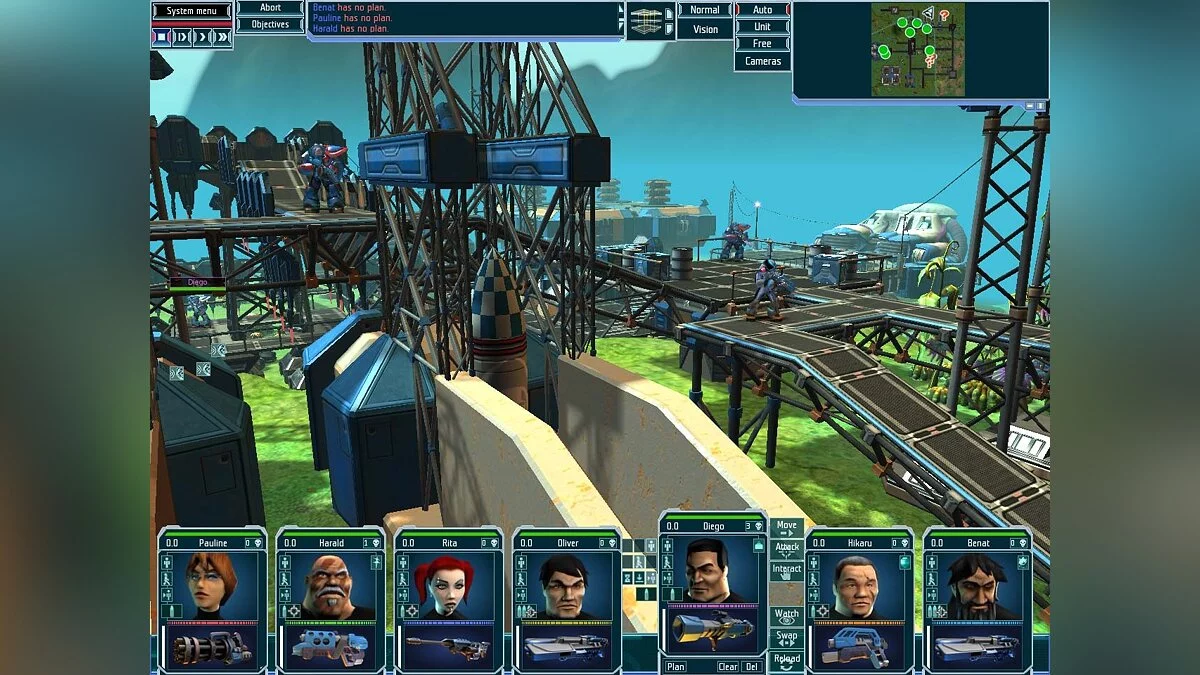Switch camera to Unit mode

pos(762,27)
